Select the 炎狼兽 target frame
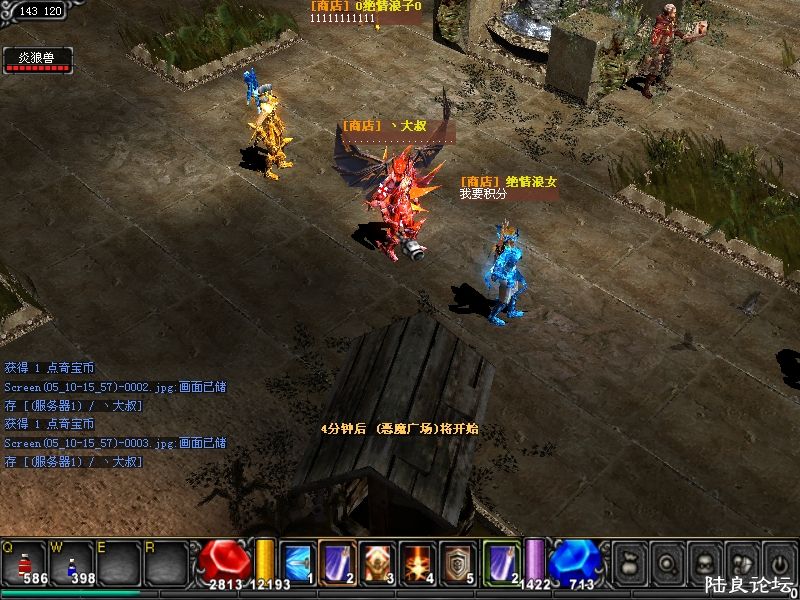800x600 pixels. (37, 60)
